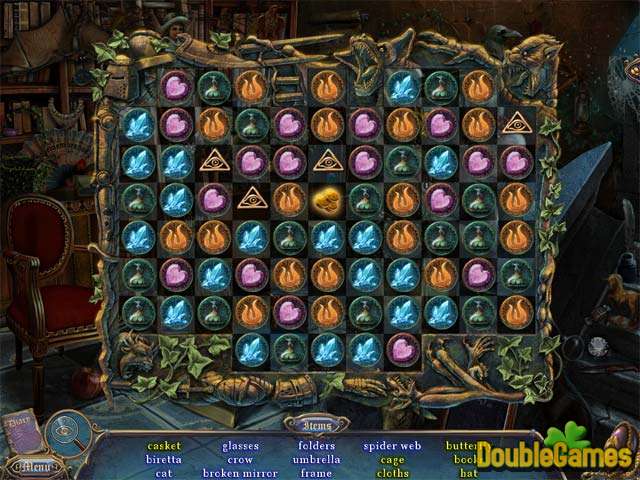Open the Diary book

pos(20,428)
